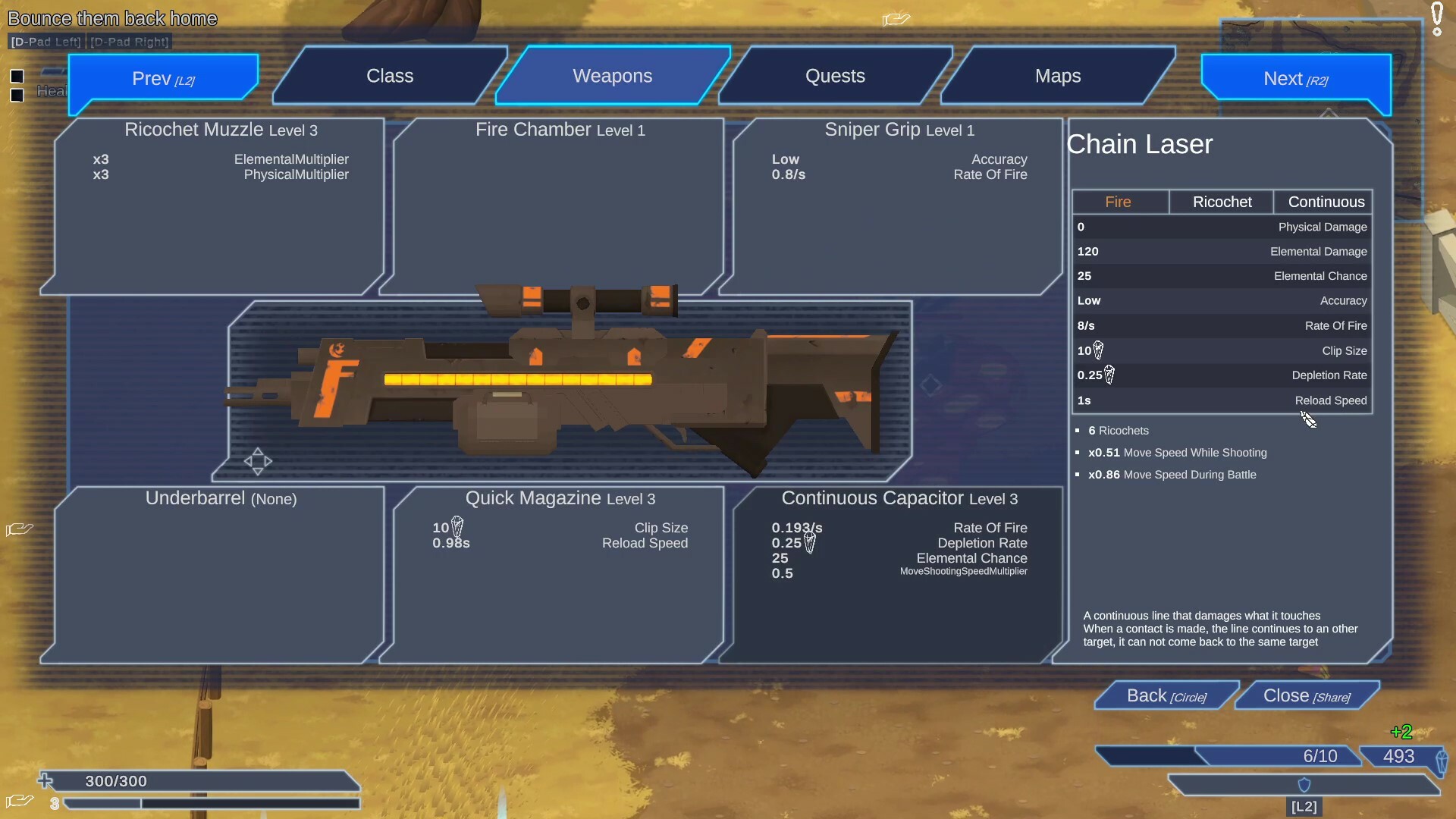Open the Continuous stats tab
Image resolution: width=1456 pixels, height=819 pixels.
[x=1324, y=202]
